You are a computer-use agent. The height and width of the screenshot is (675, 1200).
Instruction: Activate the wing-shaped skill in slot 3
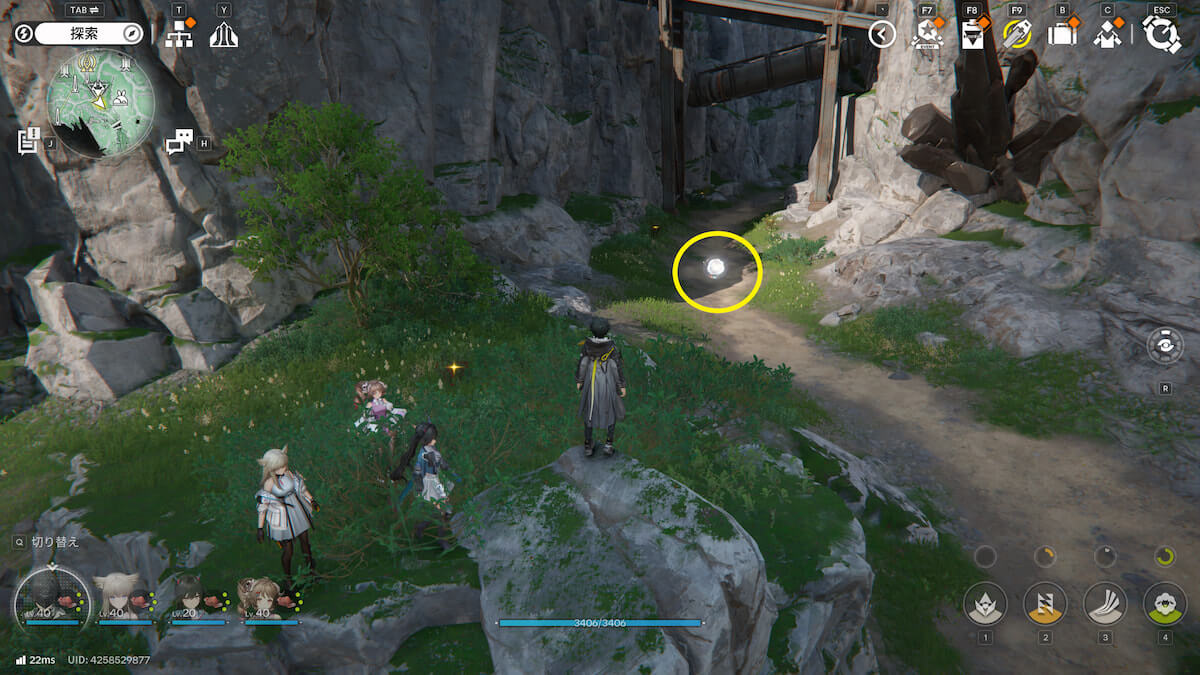coord(1104,603)
